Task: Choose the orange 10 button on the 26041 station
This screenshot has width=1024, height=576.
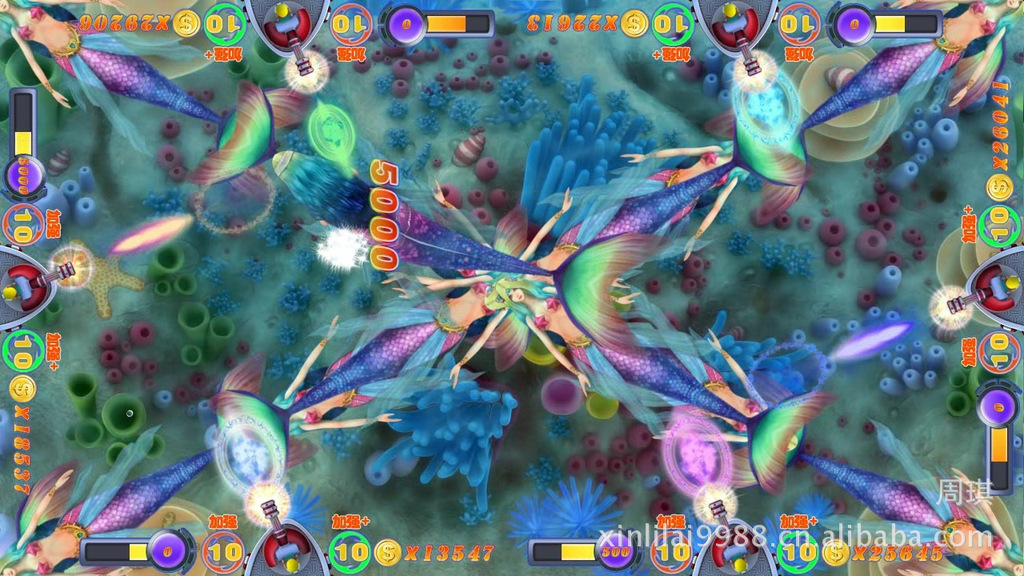Action: pyautogui.click(x=1000, y=351)
